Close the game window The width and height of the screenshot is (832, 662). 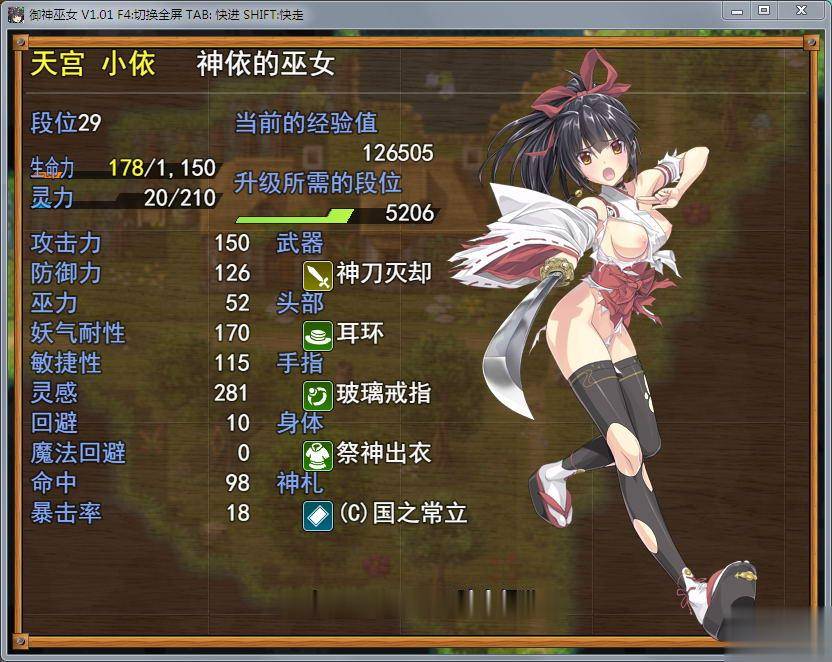pos(801,10)
